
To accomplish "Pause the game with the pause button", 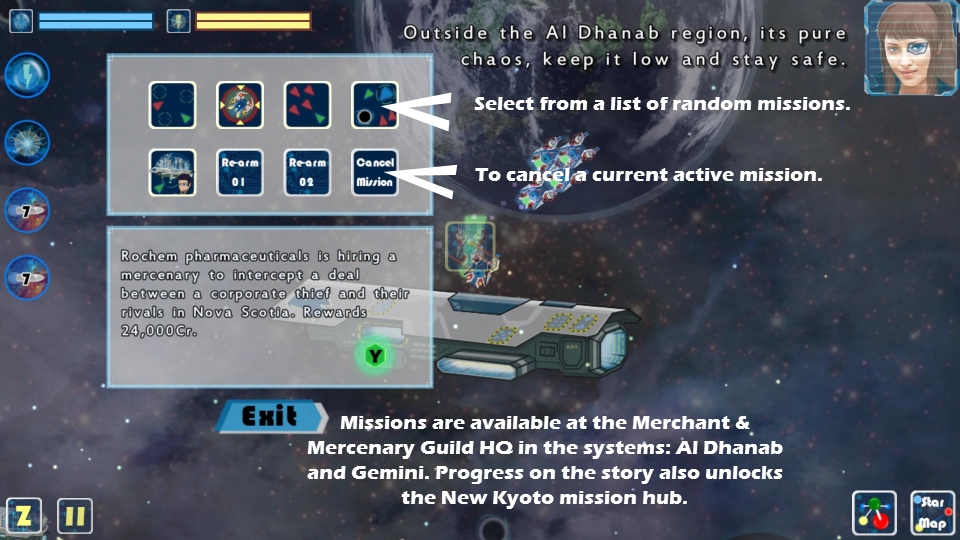I will [x=75, y=516].
